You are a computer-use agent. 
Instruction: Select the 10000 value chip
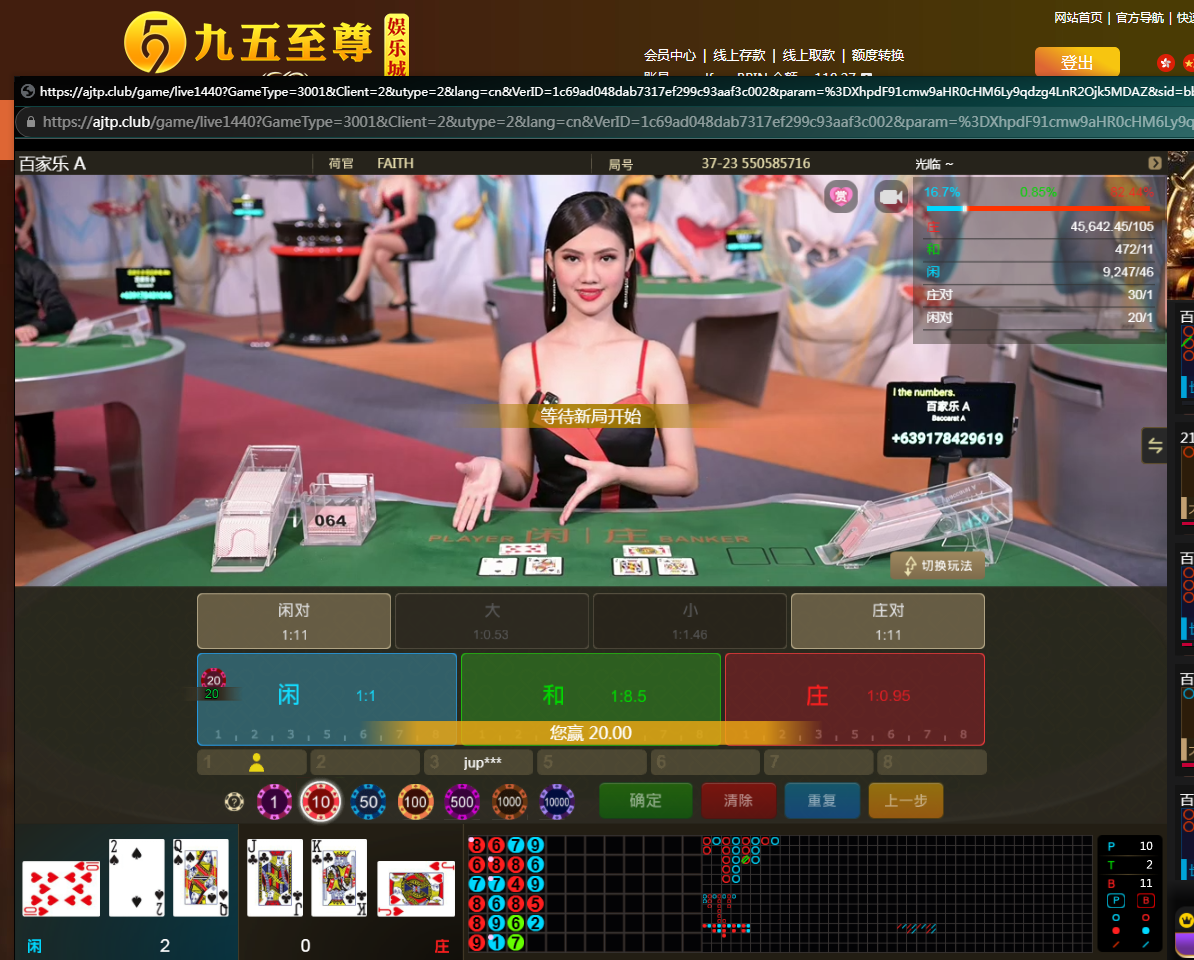tap(557, 801)
